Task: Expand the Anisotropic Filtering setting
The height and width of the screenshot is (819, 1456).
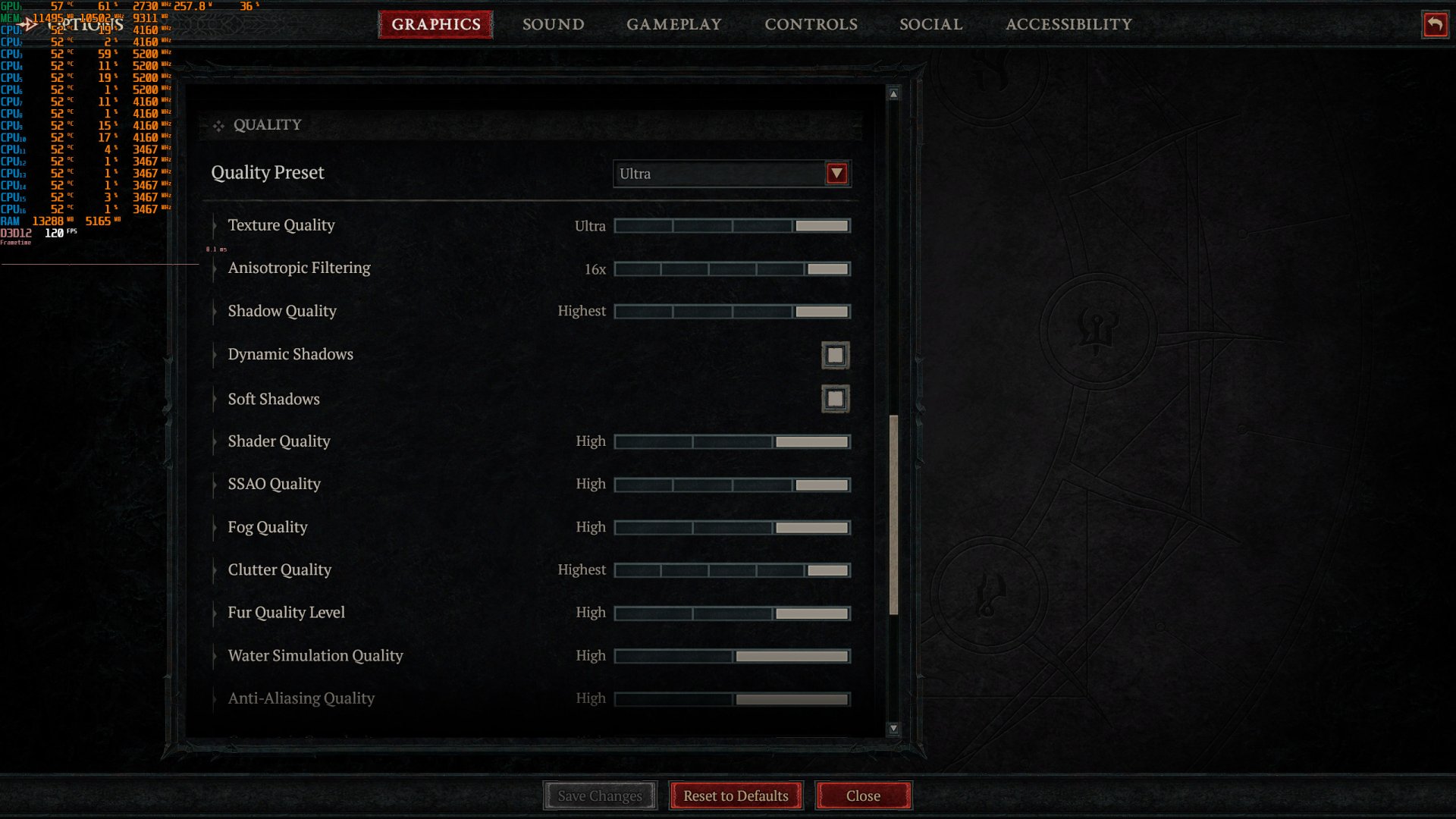Action: click(x=214, y=269)
